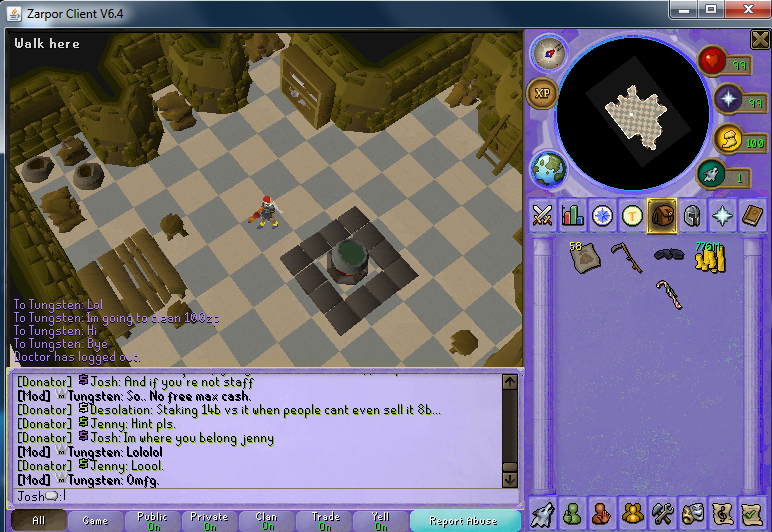Click the Report Abuse button
772x532 pixels.
(x=462, y=521)
